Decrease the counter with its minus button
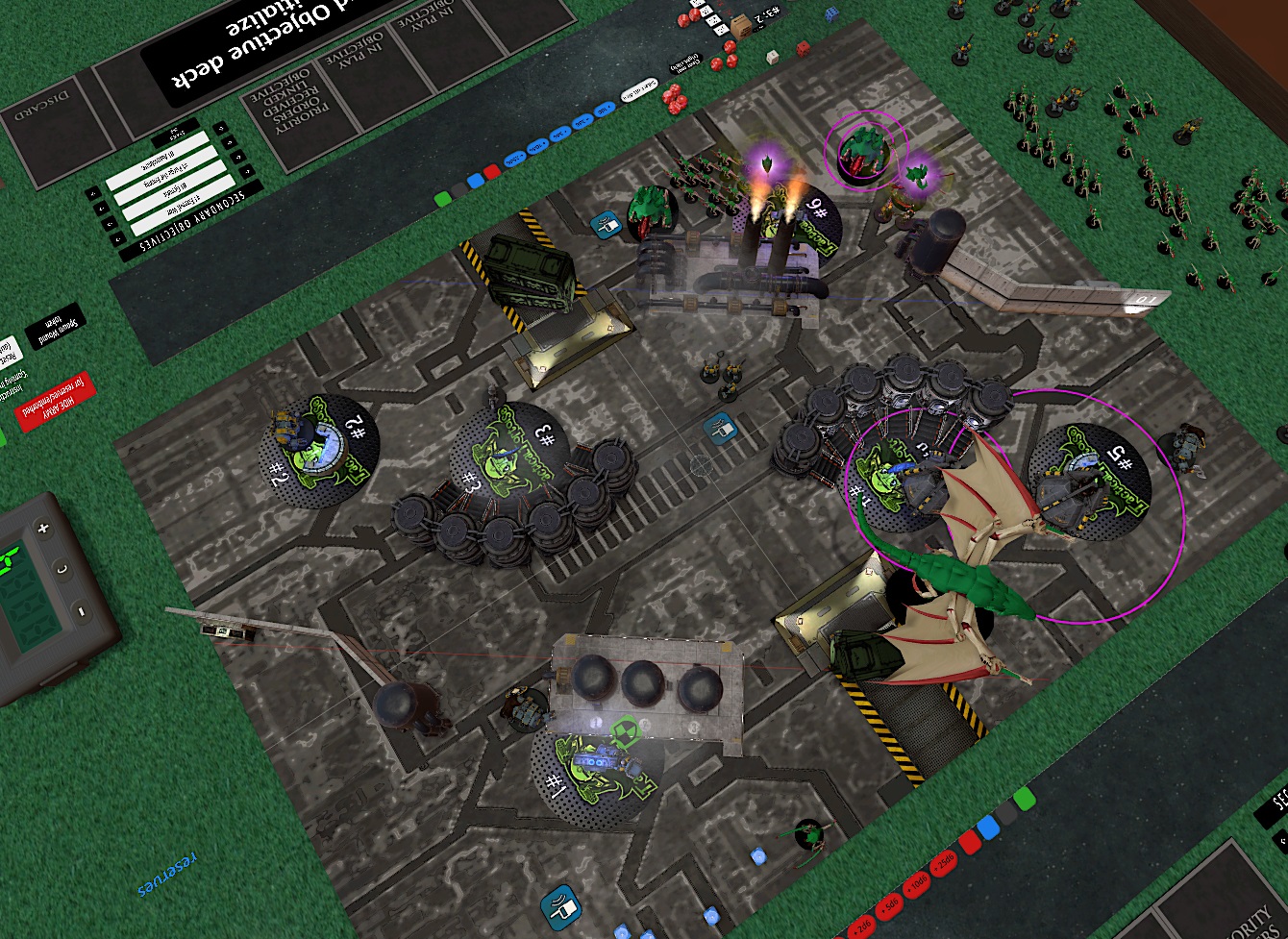1288x939 pixels. (80, 611)
